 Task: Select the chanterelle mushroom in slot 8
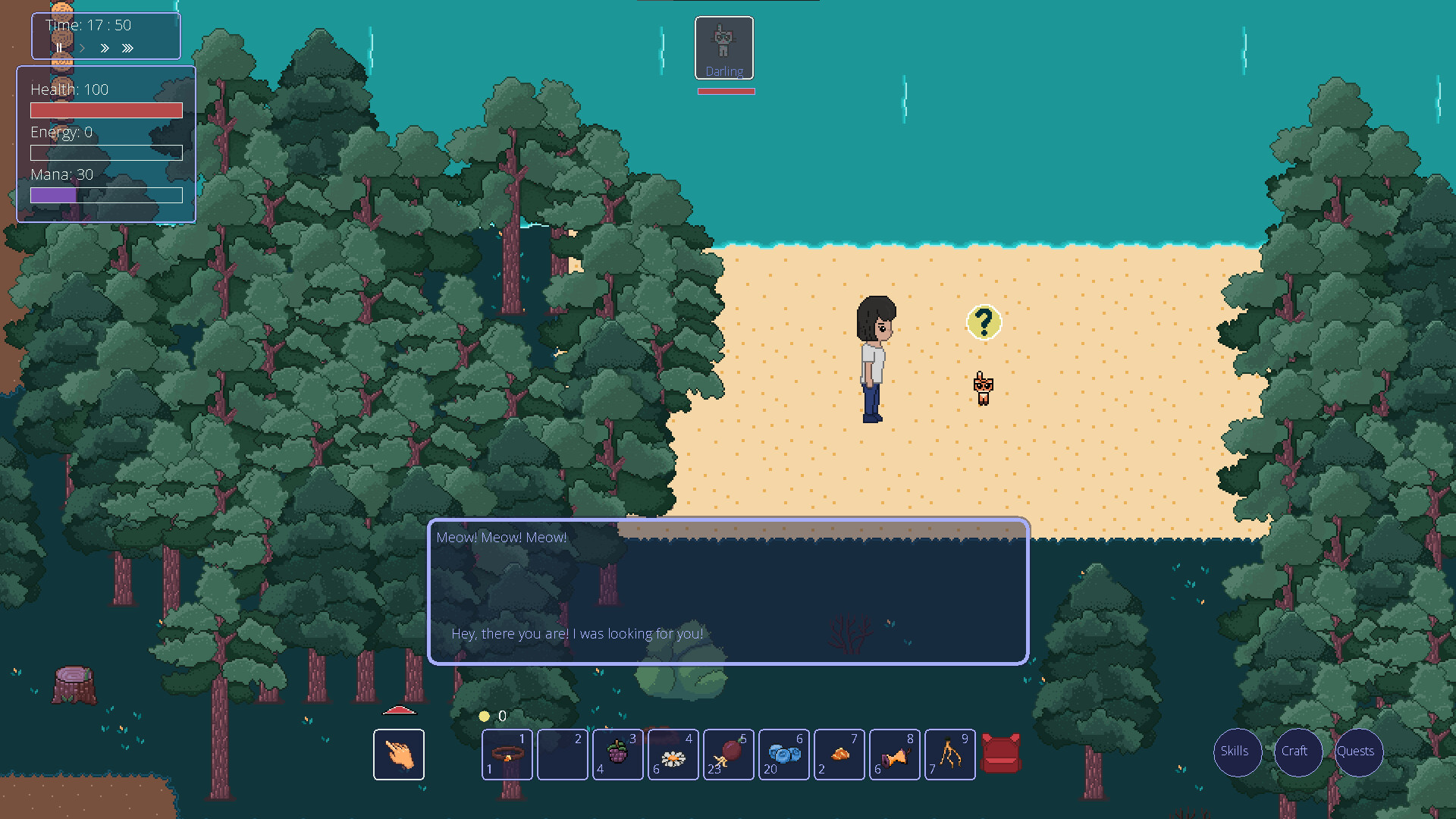[x=895, y=754]
